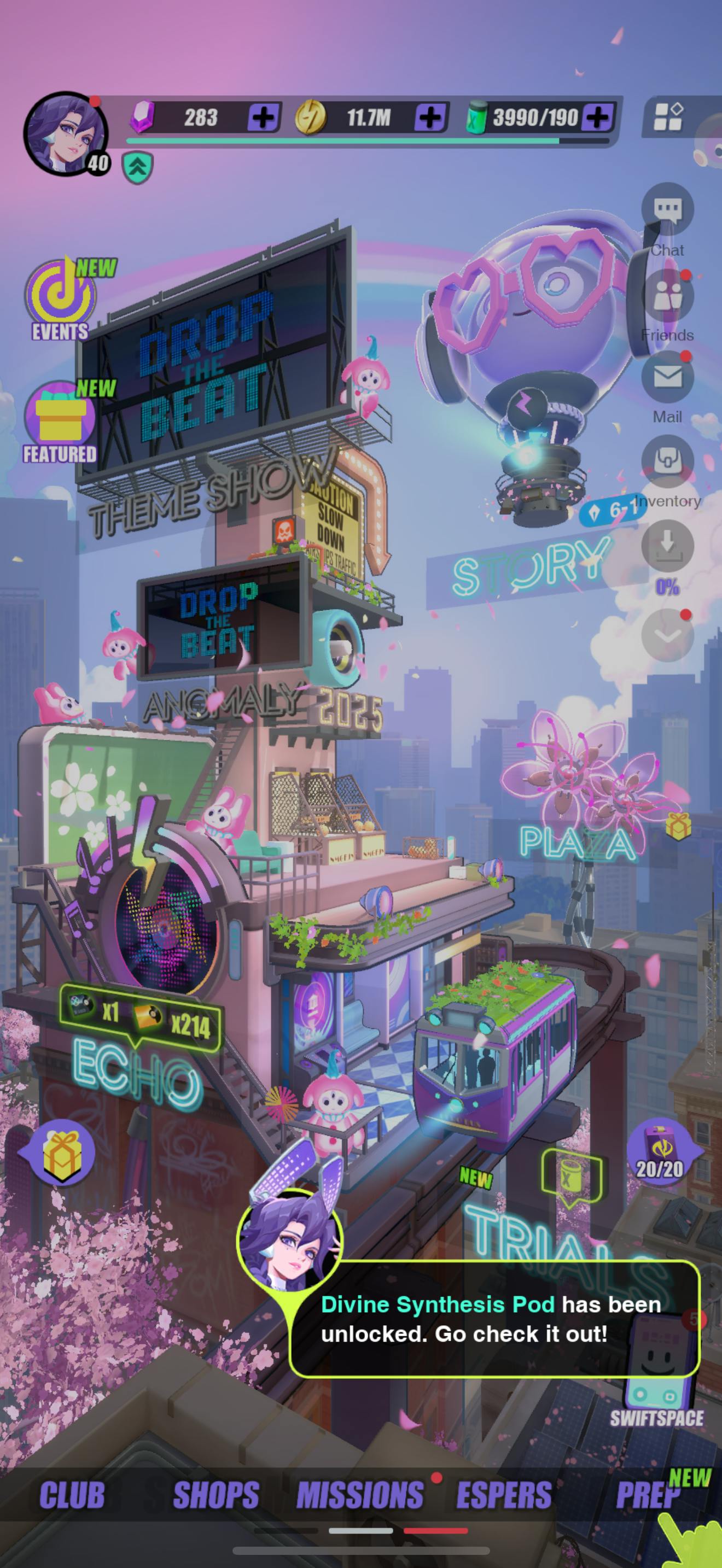Refill the green stamina canister
This screenshot has width=722, height=1568.
point(597,117)
